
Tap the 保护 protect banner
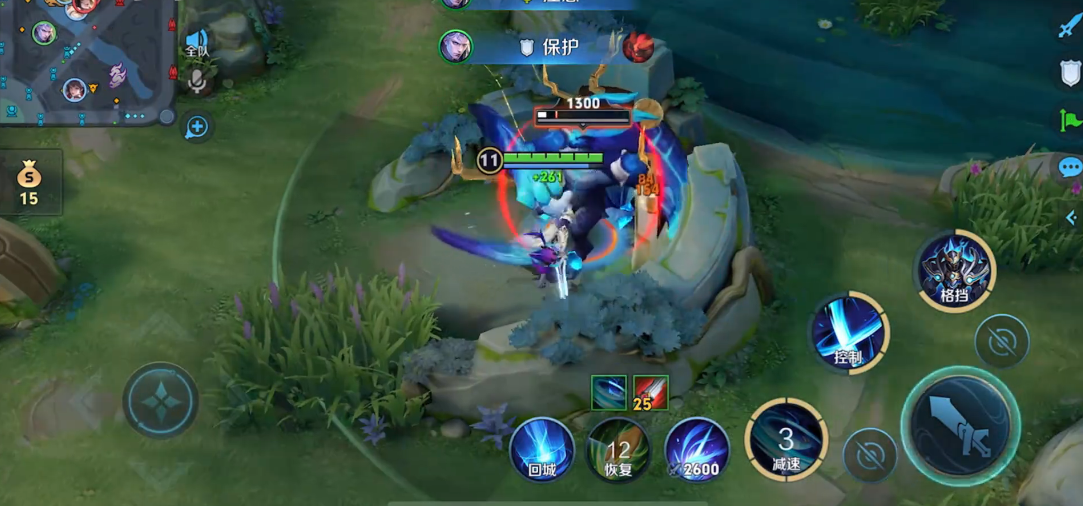560,47
